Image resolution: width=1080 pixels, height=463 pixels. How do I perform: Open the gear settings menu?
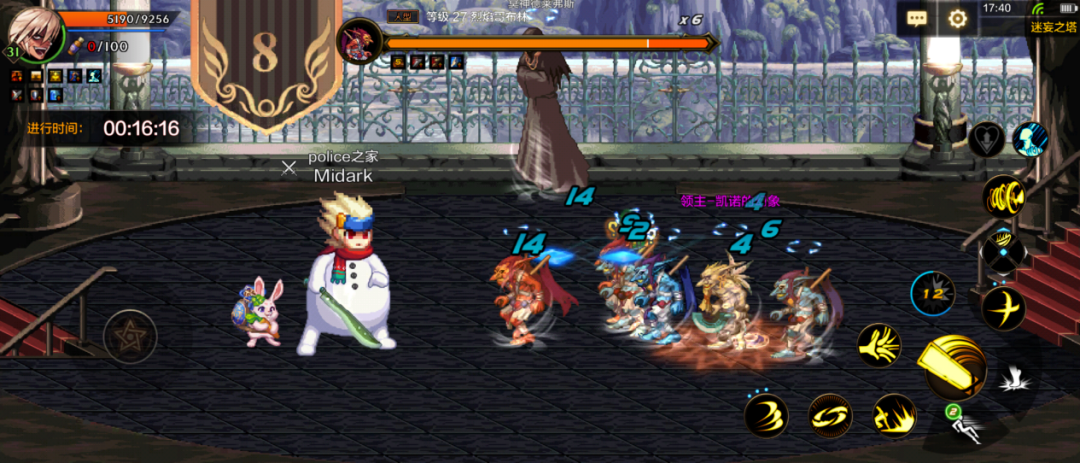click(957, 18)
